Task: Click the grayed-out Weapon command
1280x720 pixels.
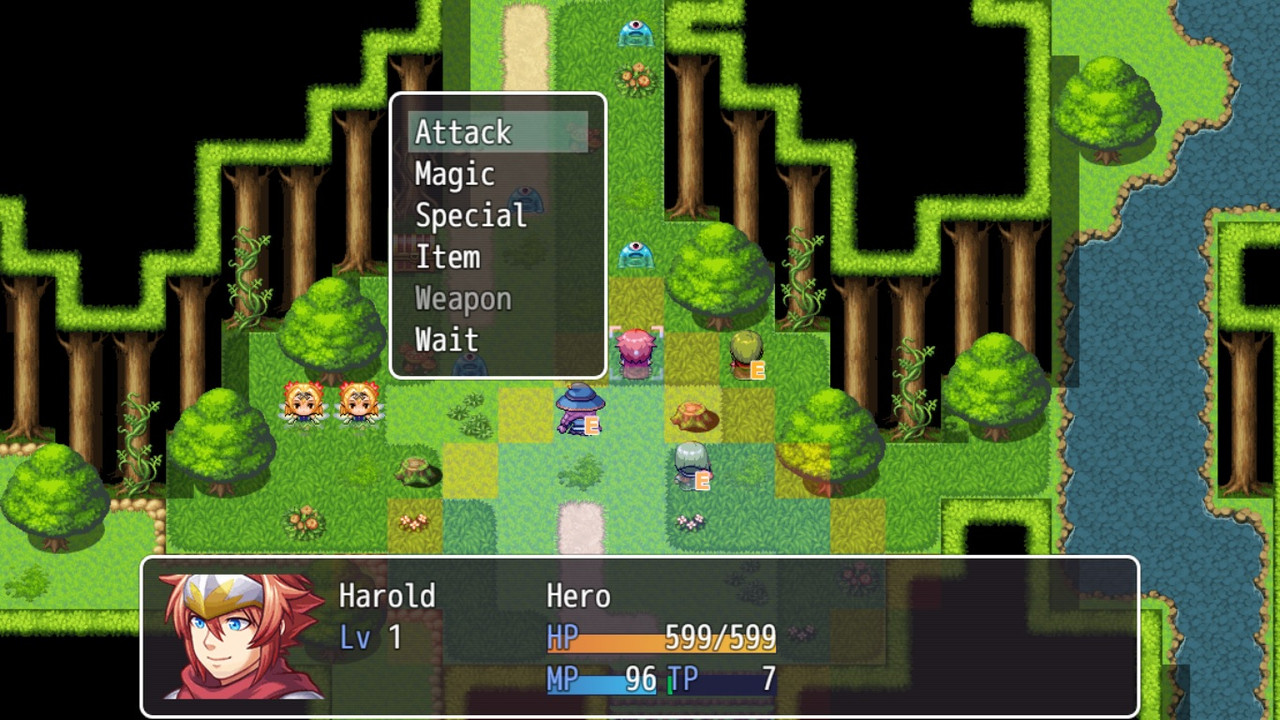Action: coord(463,298)
